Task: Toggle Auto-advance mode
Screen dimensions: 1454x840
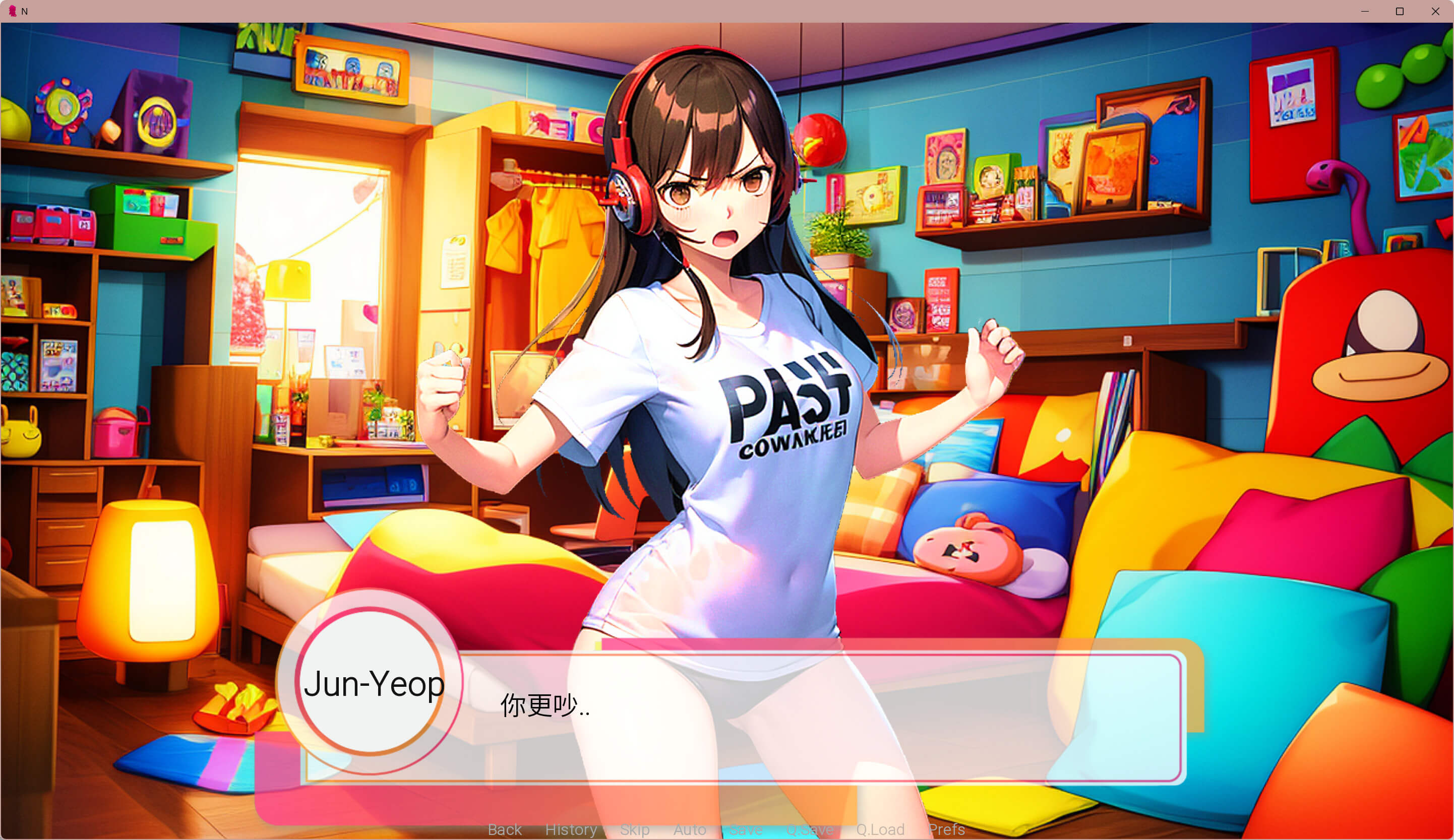Action: coord(690,829)
